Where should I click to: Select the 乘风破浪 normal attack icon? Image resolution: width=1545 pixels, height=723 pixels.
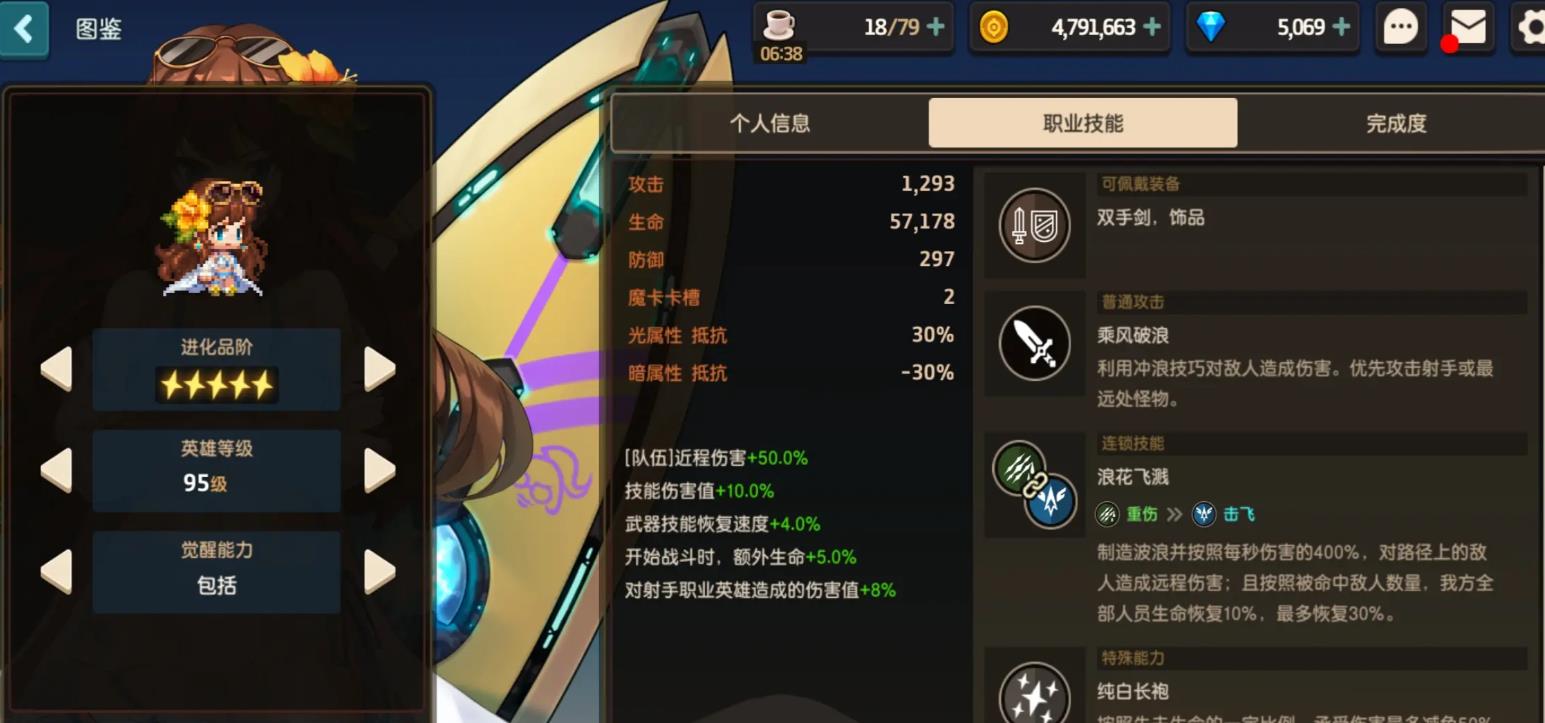(x=1034, y=343)
